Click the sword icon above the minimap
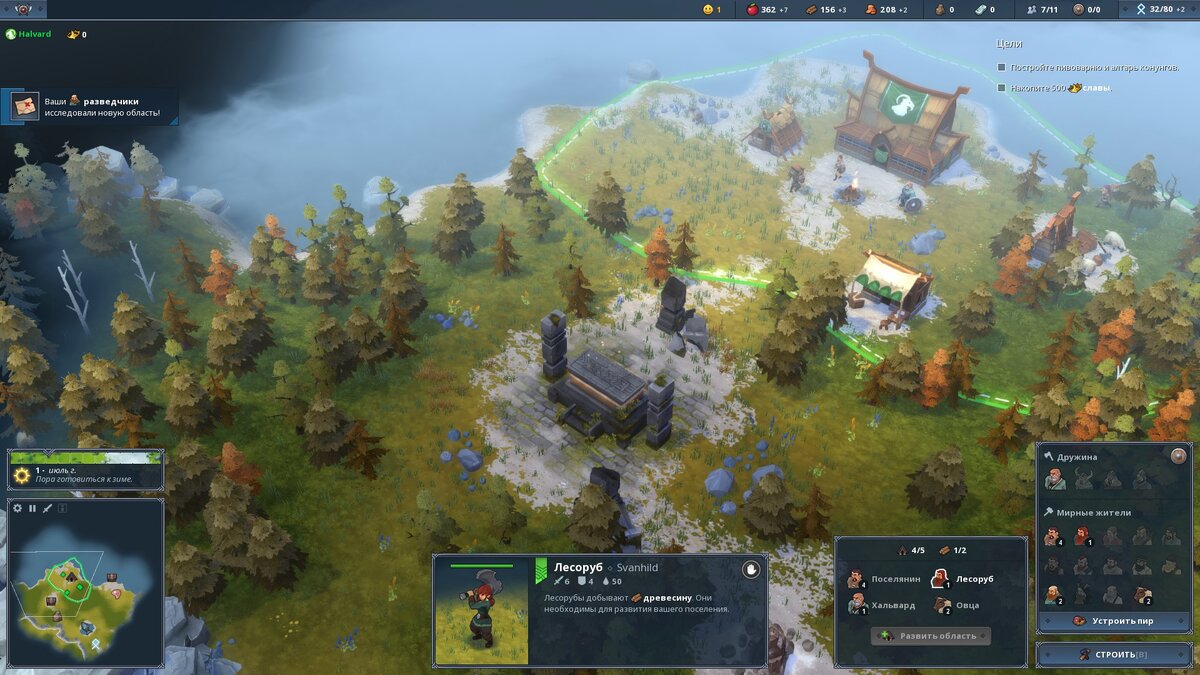Screen dimensions: 1200x675 click(47, 508)
